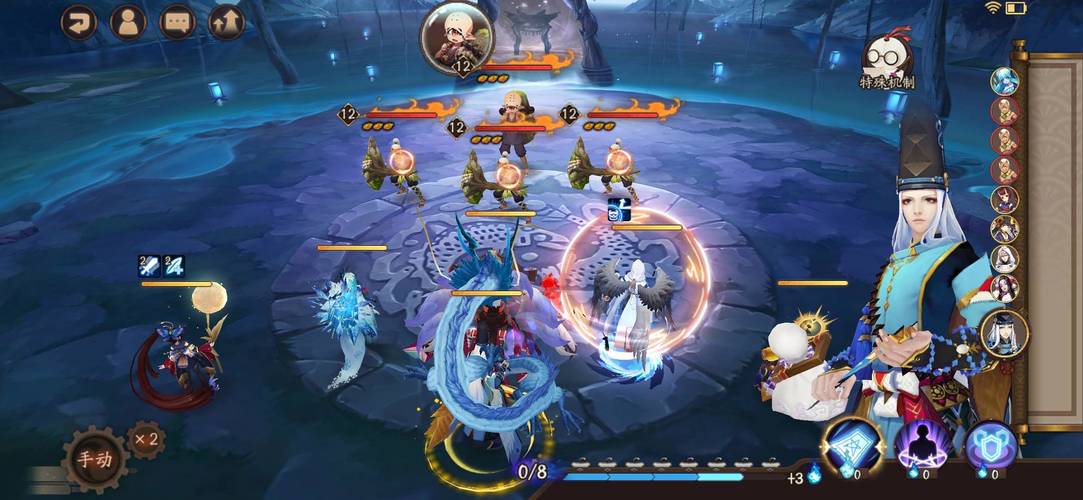Click the double up-arrow icon
1083x500 pixels.
point(227,22)
